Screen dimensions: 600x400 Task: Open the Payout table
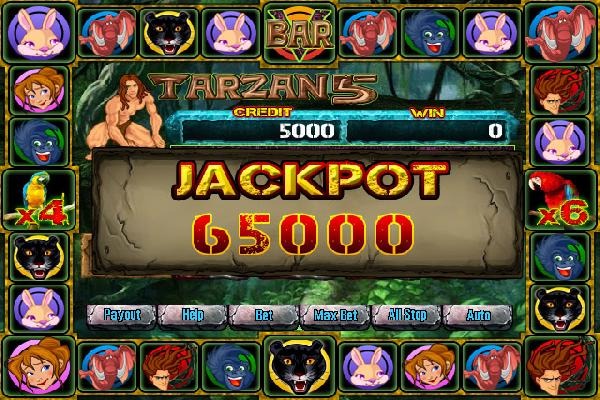pyautogui.click(x=121, y=315)
